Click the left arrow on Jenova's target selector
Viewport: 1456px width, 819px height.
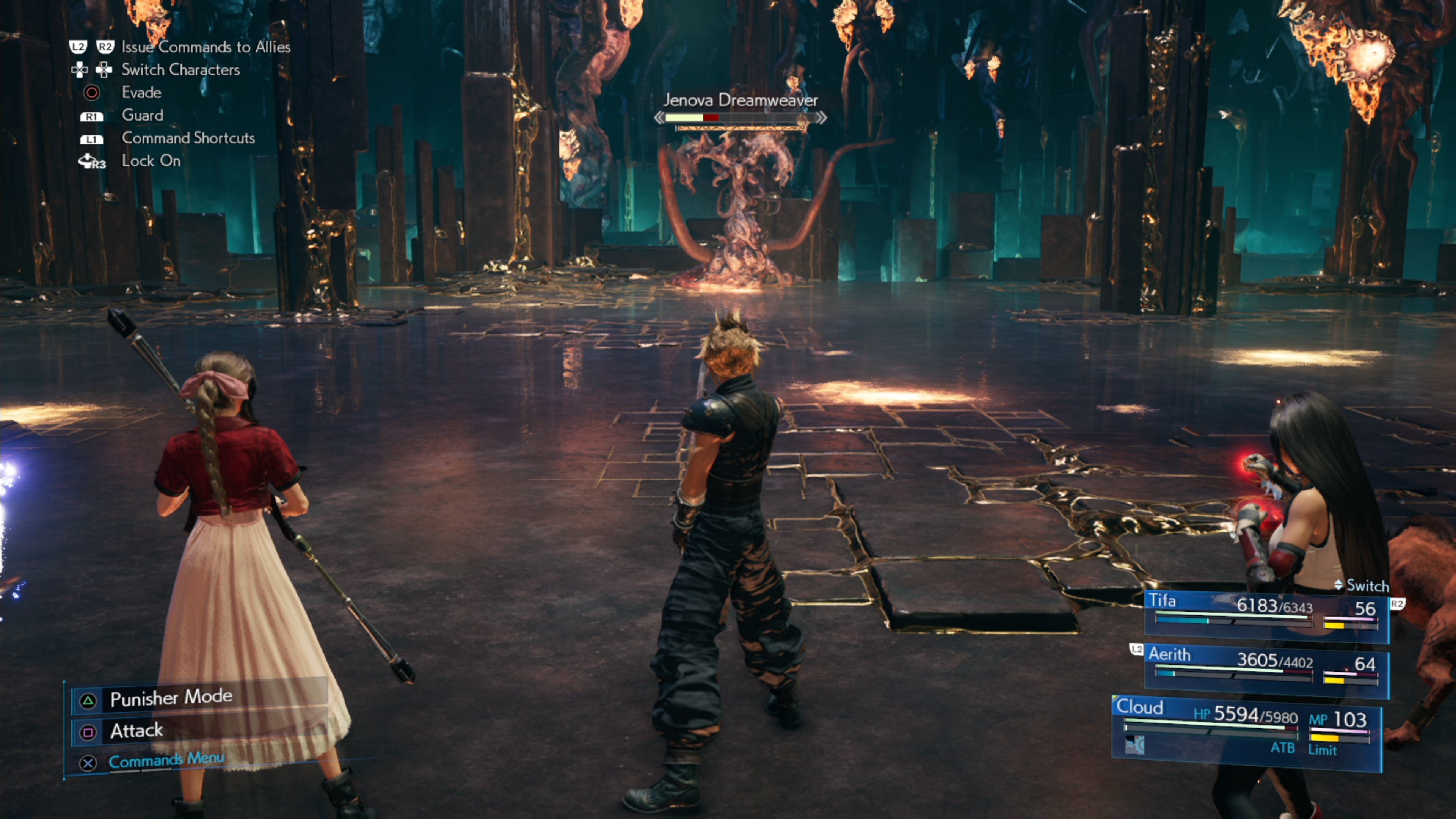660,118
